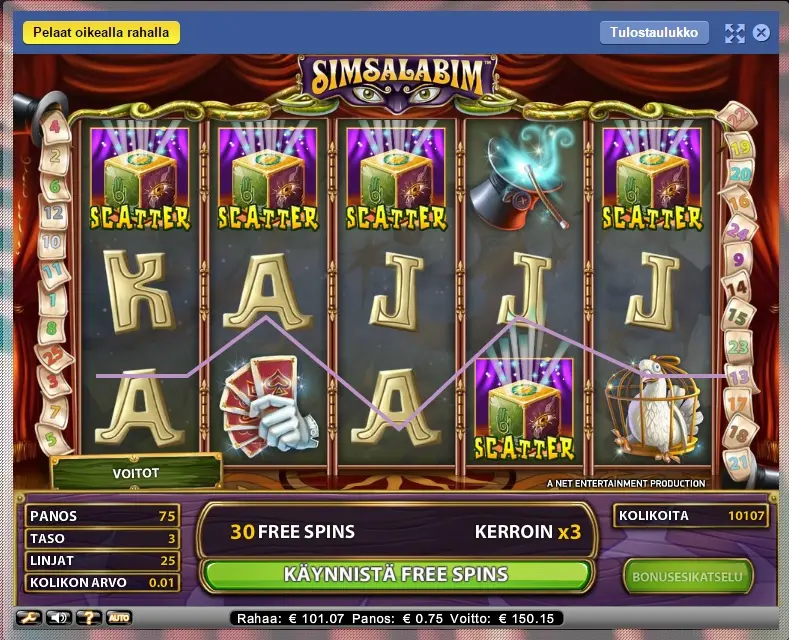The image size is (789, 640).
Task: Open the Bonusesikatselu bonus preview
Action: [x=687, y=576]
